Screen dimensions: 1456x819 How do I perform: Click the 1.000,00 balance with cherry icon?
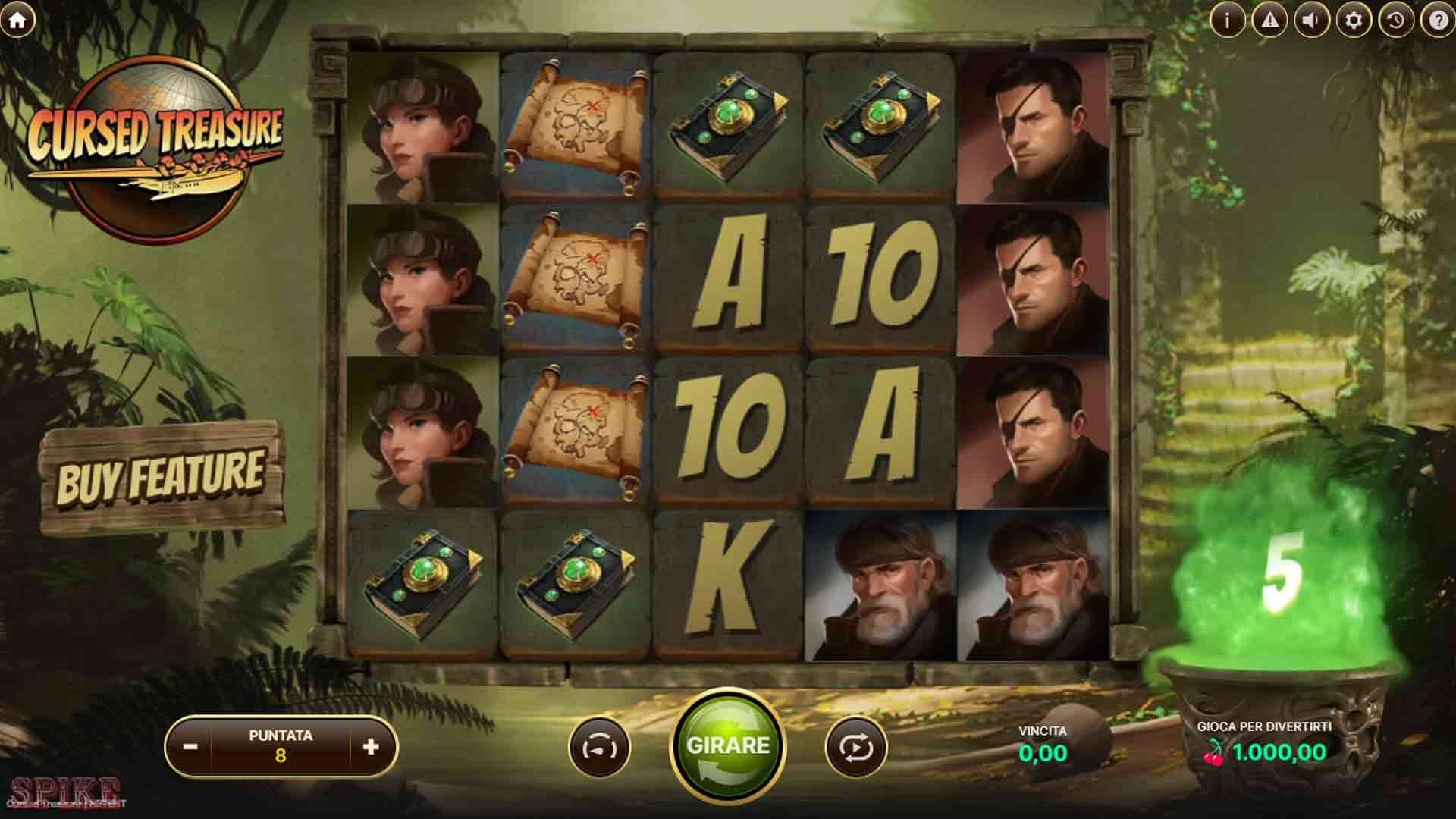[x=1289, y=755]
